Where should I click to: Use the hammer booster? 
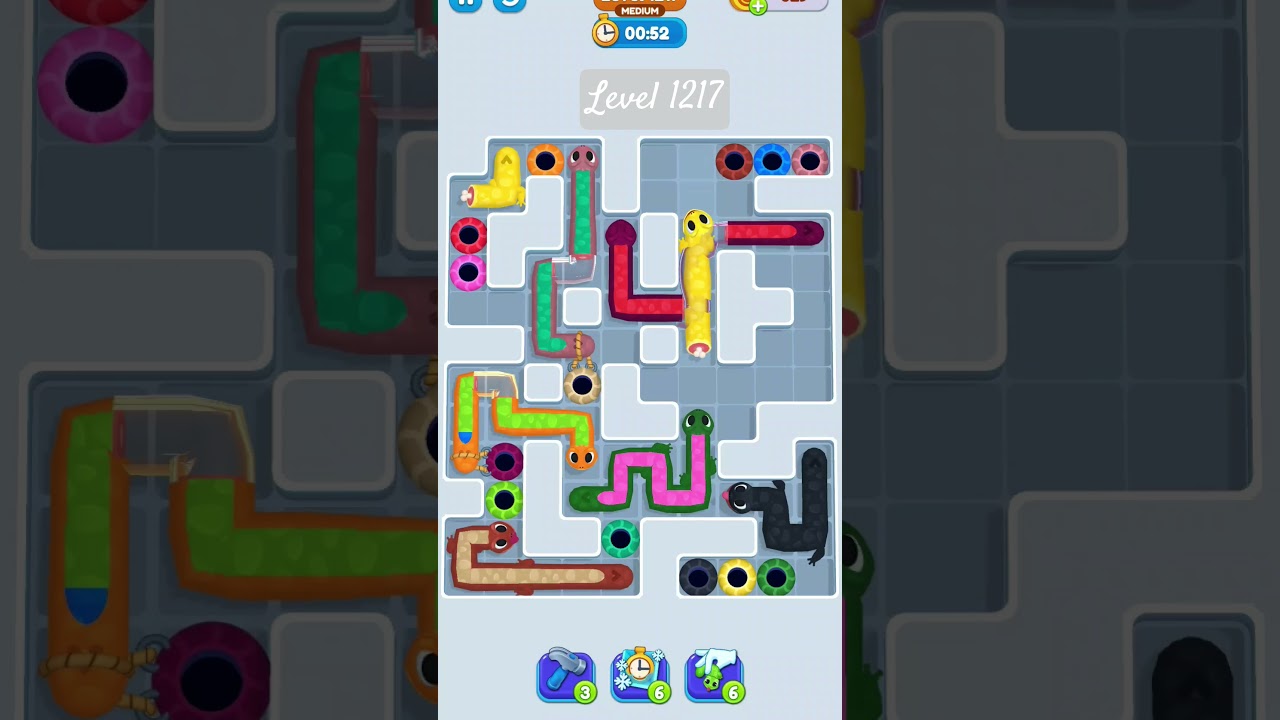click(x=565, y=676)
